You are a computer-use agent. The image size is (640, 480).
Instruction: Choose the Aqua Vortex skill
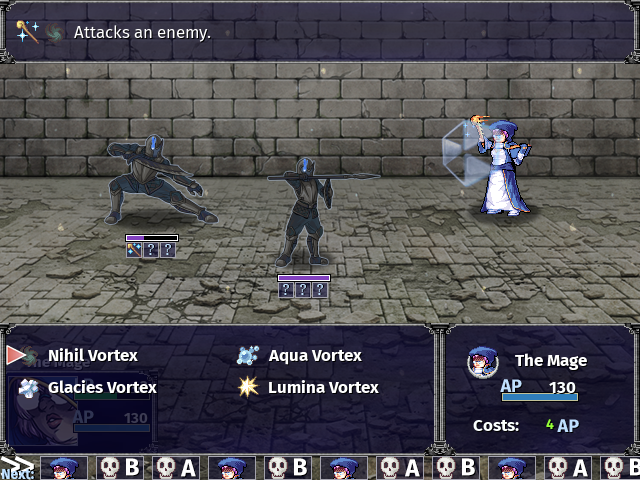[314, 355]
